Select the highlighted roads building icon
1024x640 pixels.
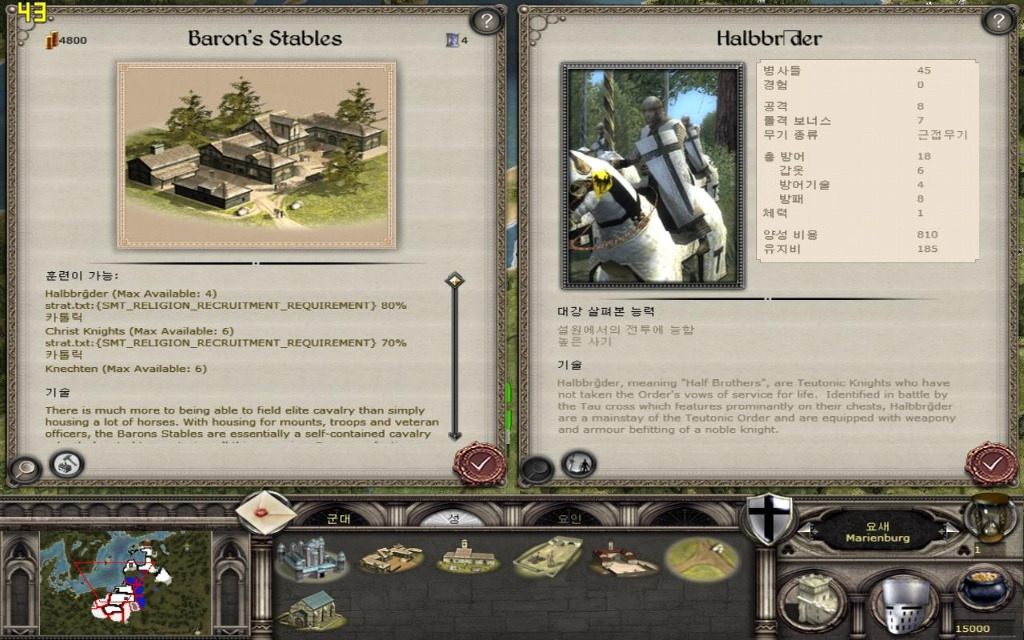click(x=701, y=558)
